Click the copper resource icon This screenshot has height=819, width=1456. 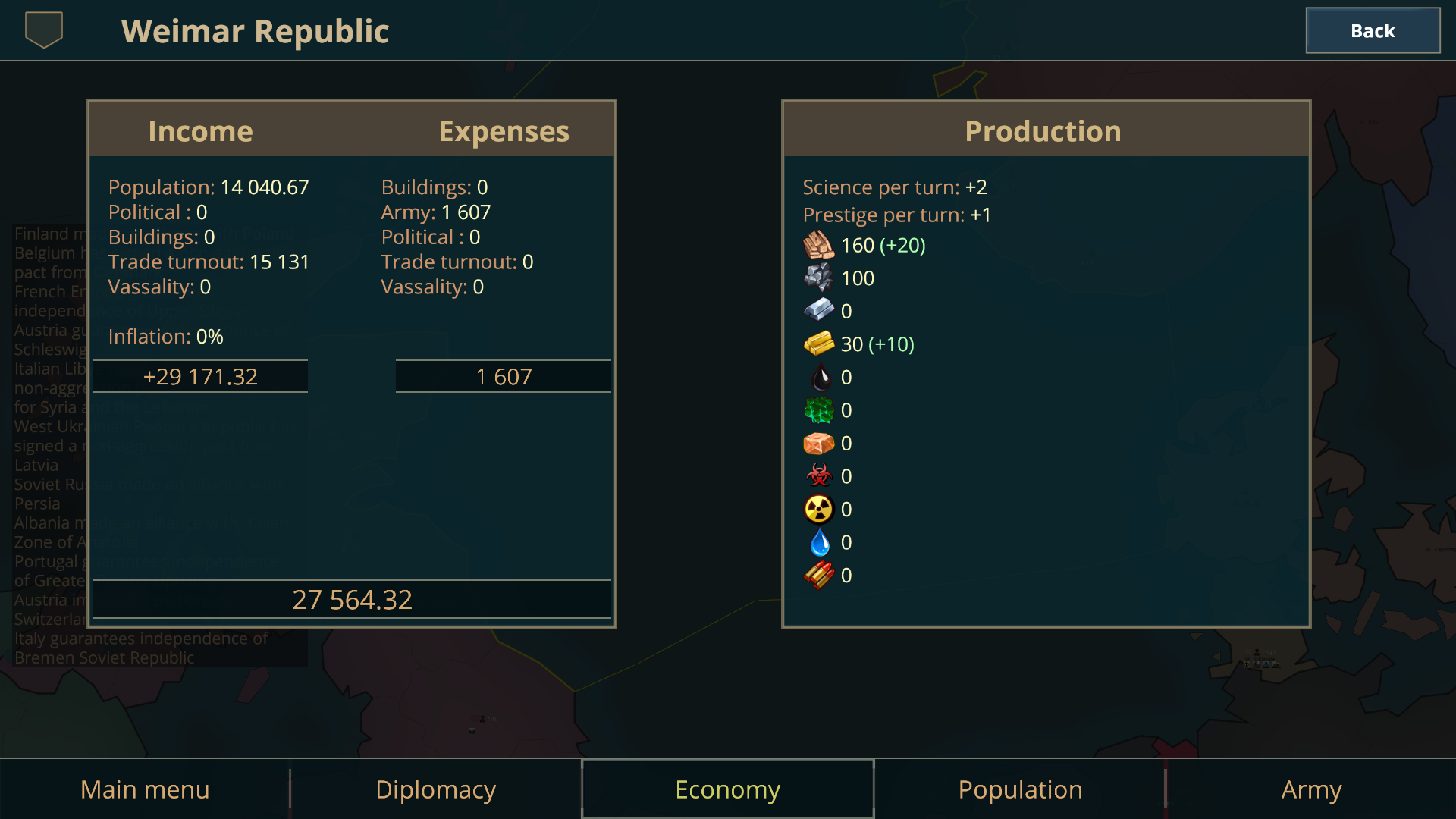(819, 443)
